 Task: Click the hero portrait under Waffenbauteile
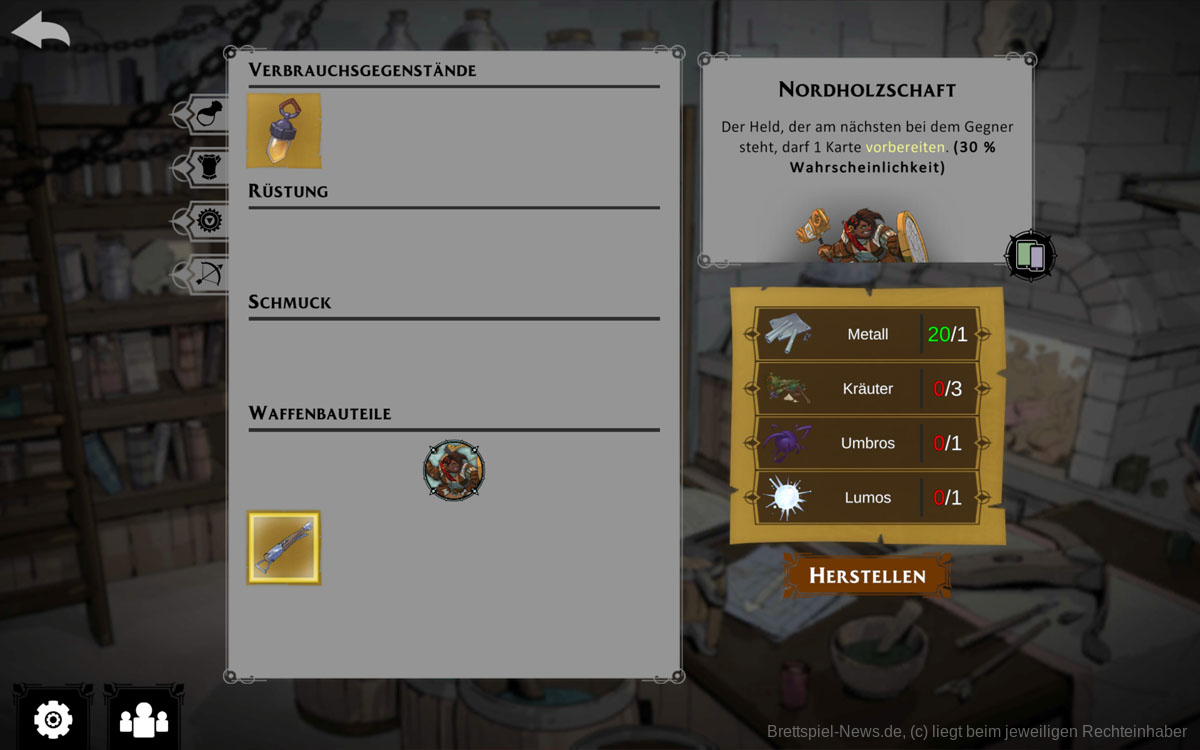(x=454, y=470)
